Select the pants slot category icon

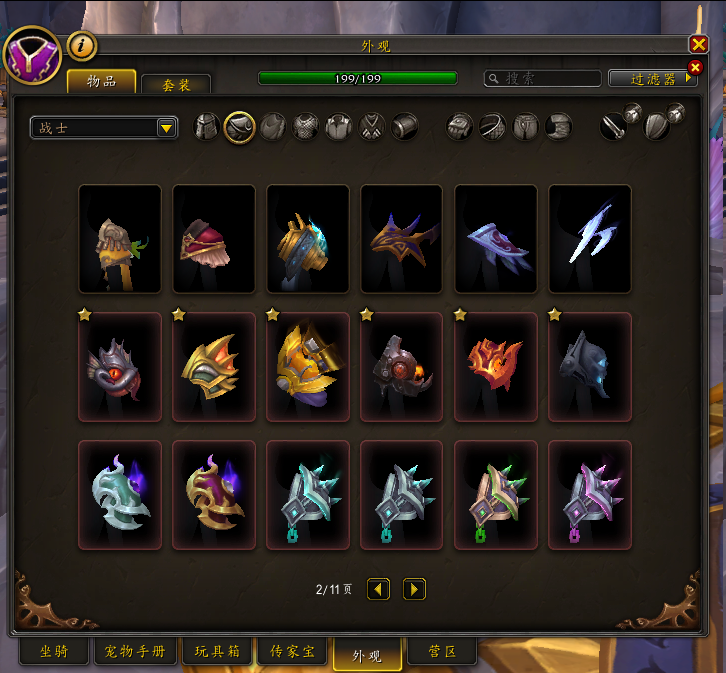click(x=525, y=127)
